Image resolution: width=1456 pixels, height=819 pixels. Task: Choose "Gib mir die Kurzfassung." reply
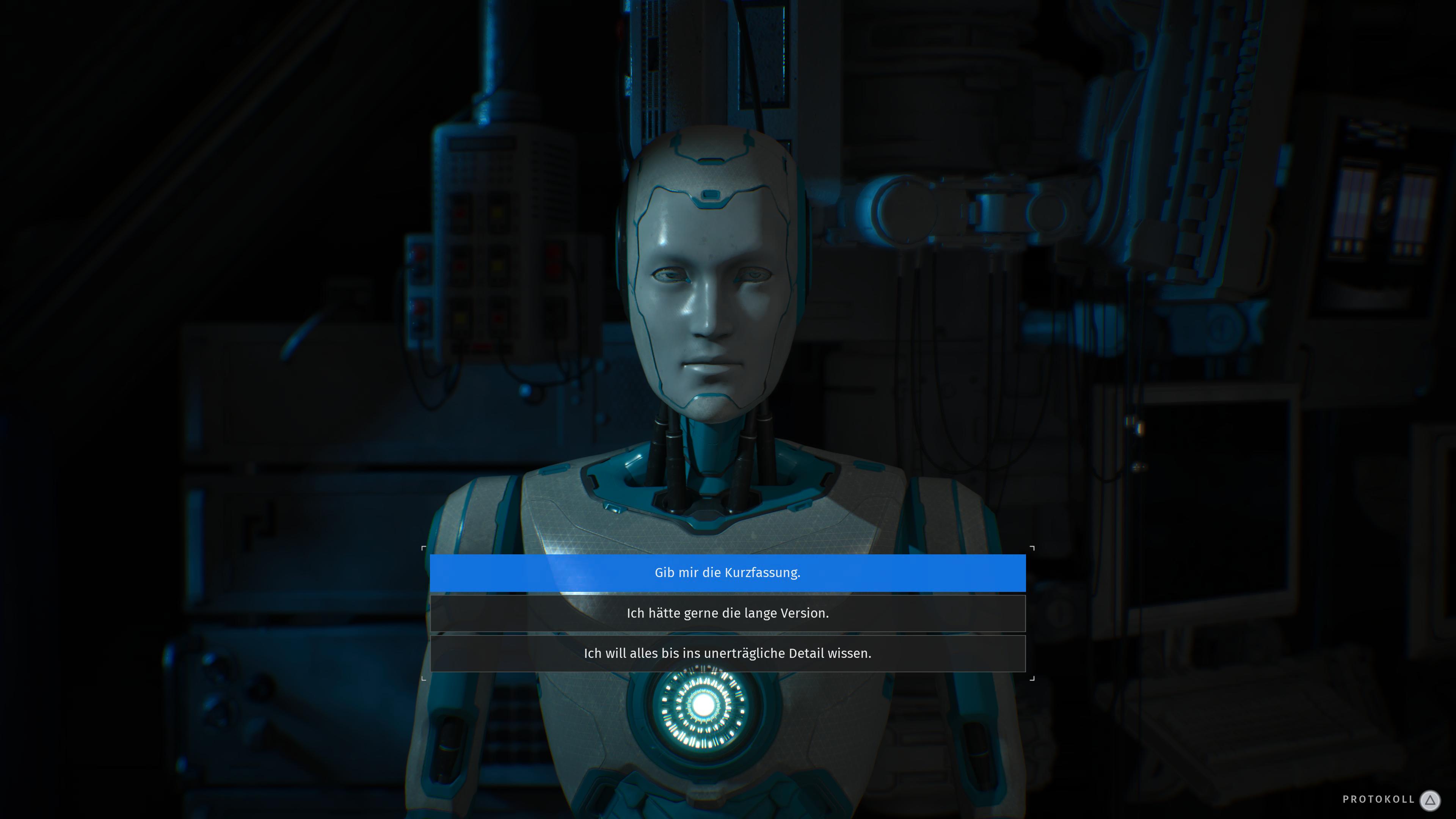(728, 573)
